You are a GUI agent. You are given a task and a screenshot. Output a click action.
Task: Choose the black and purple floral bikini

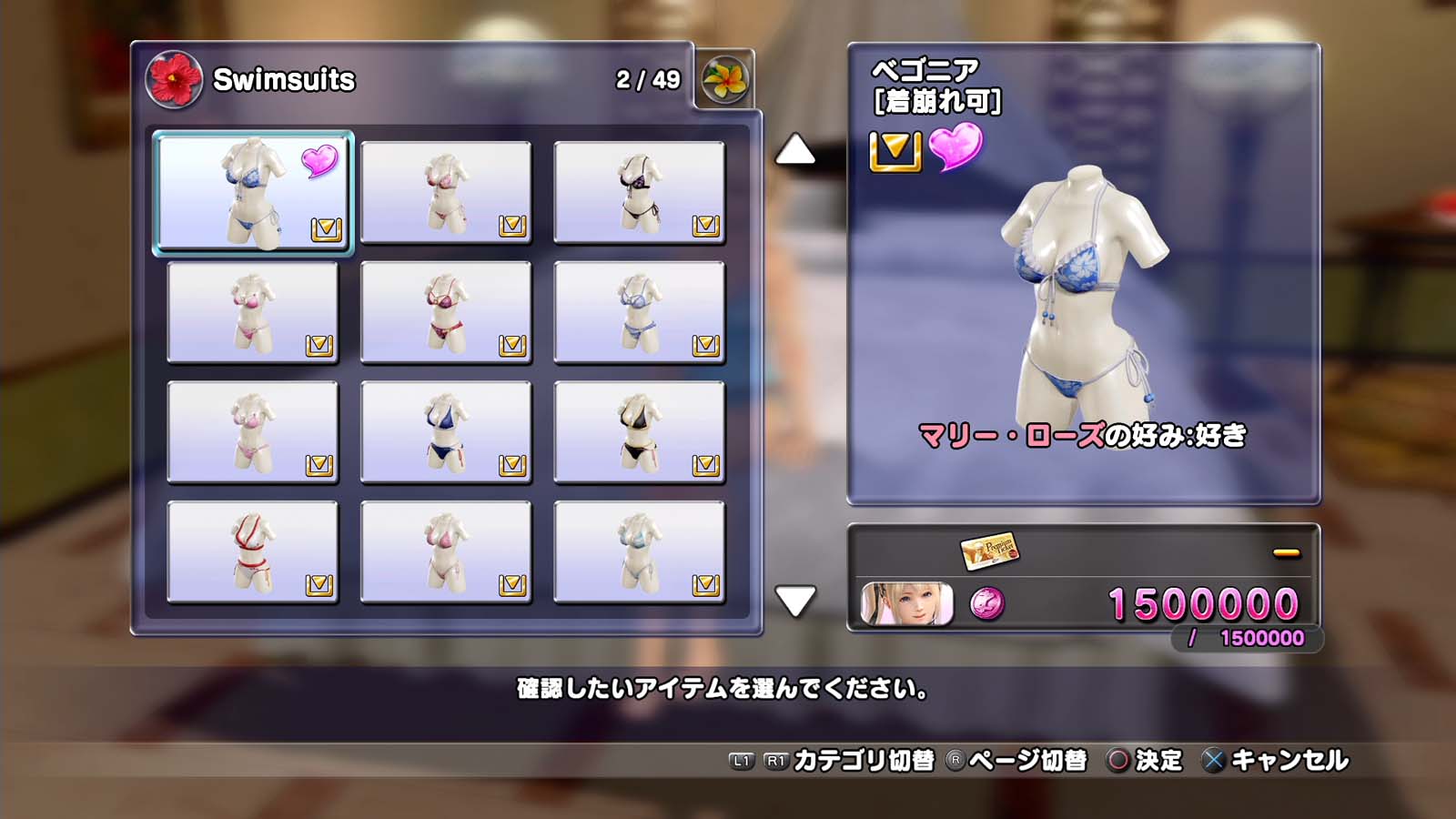coord(639,192)
